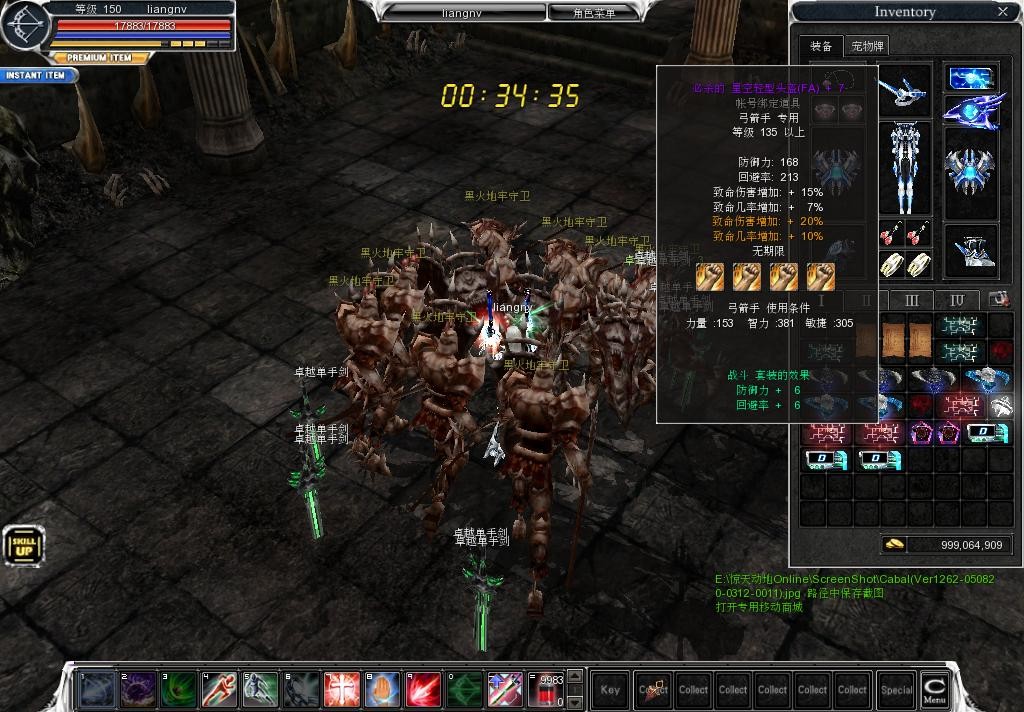Open the PREMIUM ITEM panel
Screen dimensions: 1024x712
[x=98, y=58]
